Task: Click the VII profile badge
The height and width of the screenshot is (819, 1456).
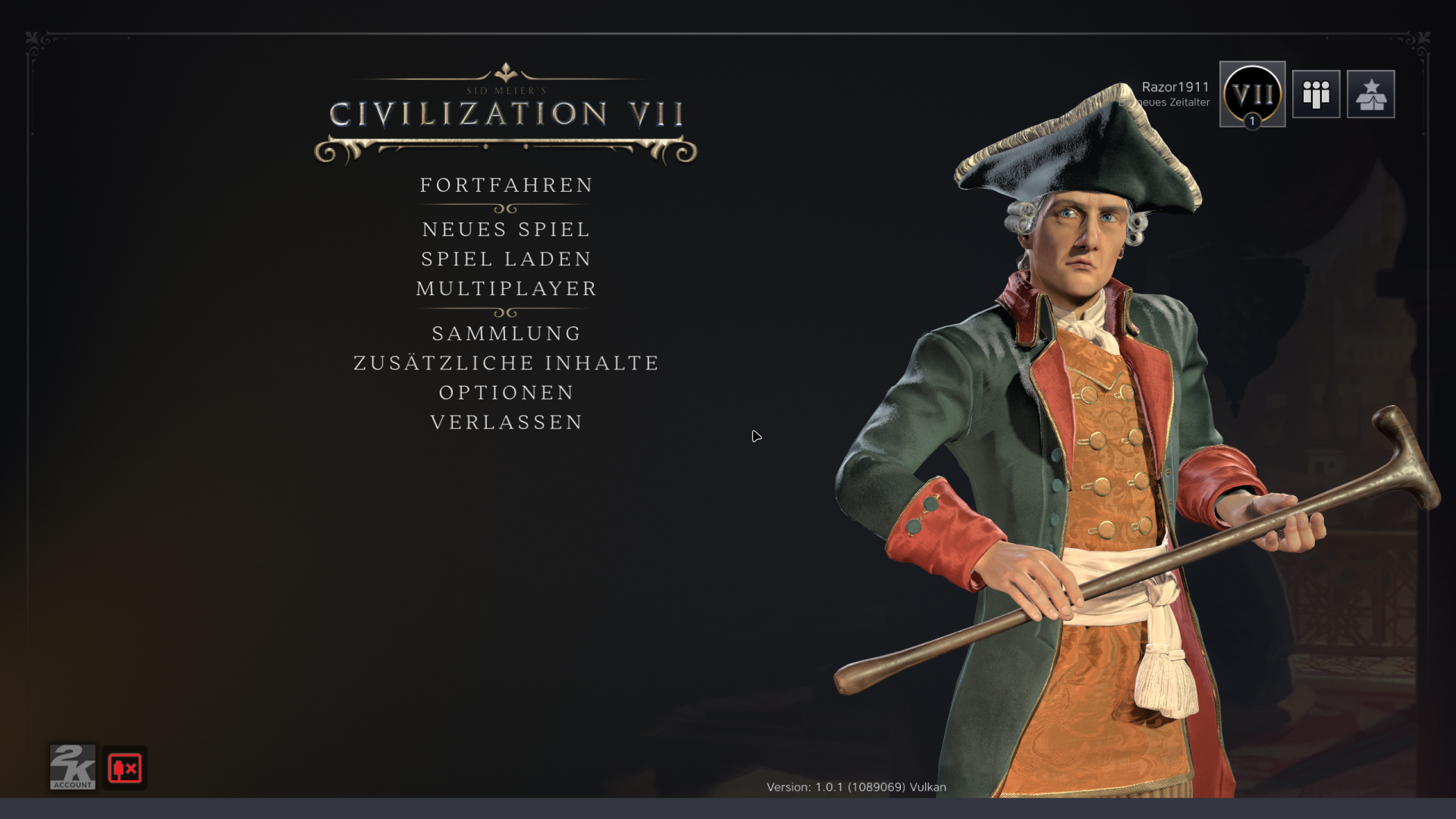Action: point(1252,94)
